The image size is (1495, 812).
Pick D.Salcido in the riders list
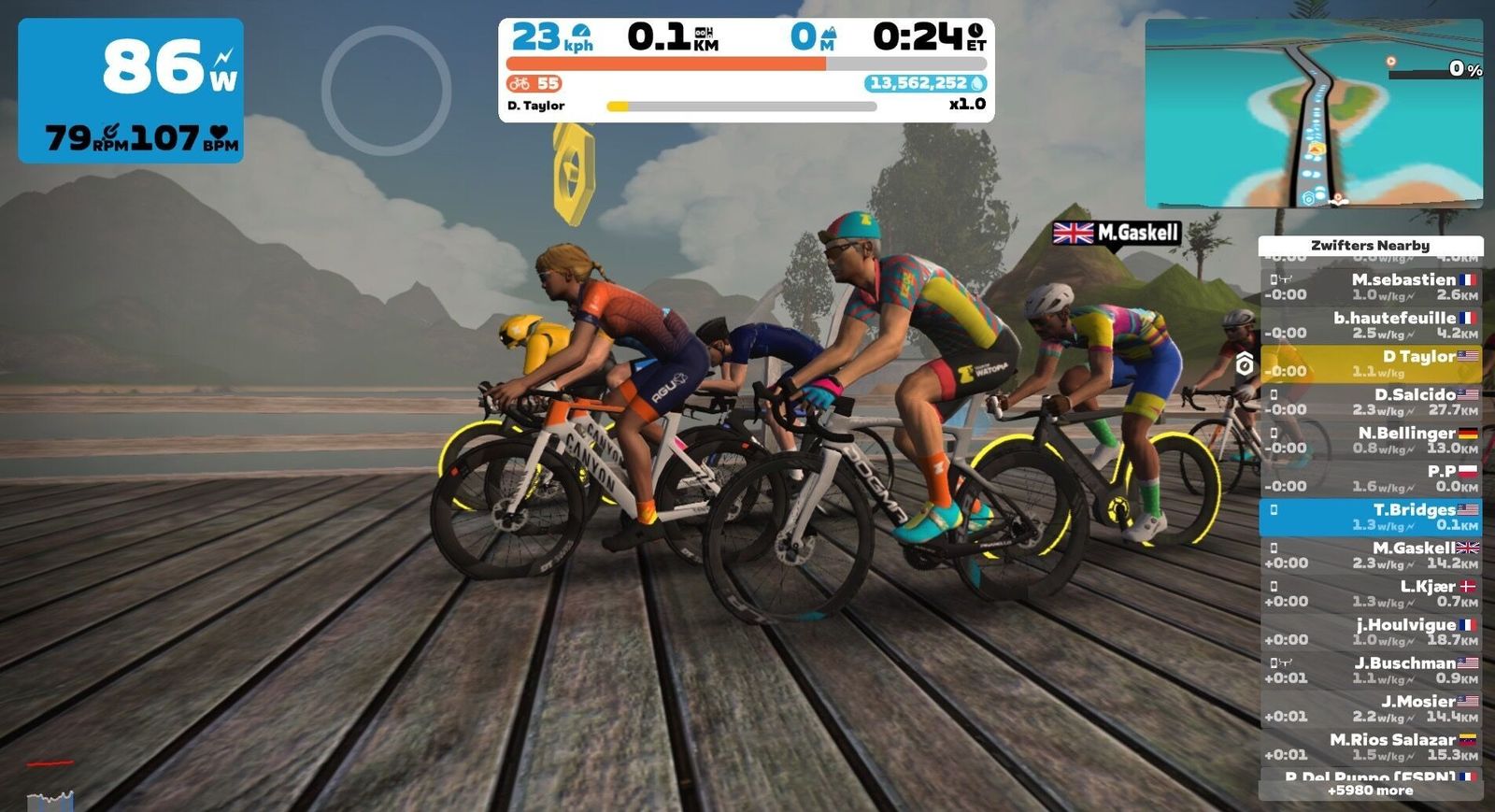pos(1370,402)
